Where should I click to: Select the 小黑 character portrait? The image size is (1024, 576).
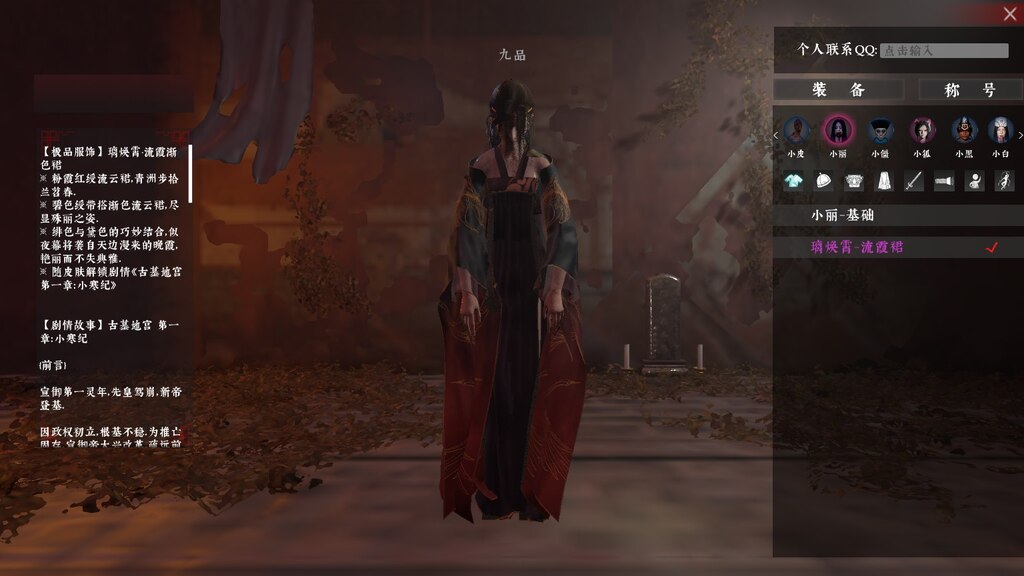pos(964,130)
